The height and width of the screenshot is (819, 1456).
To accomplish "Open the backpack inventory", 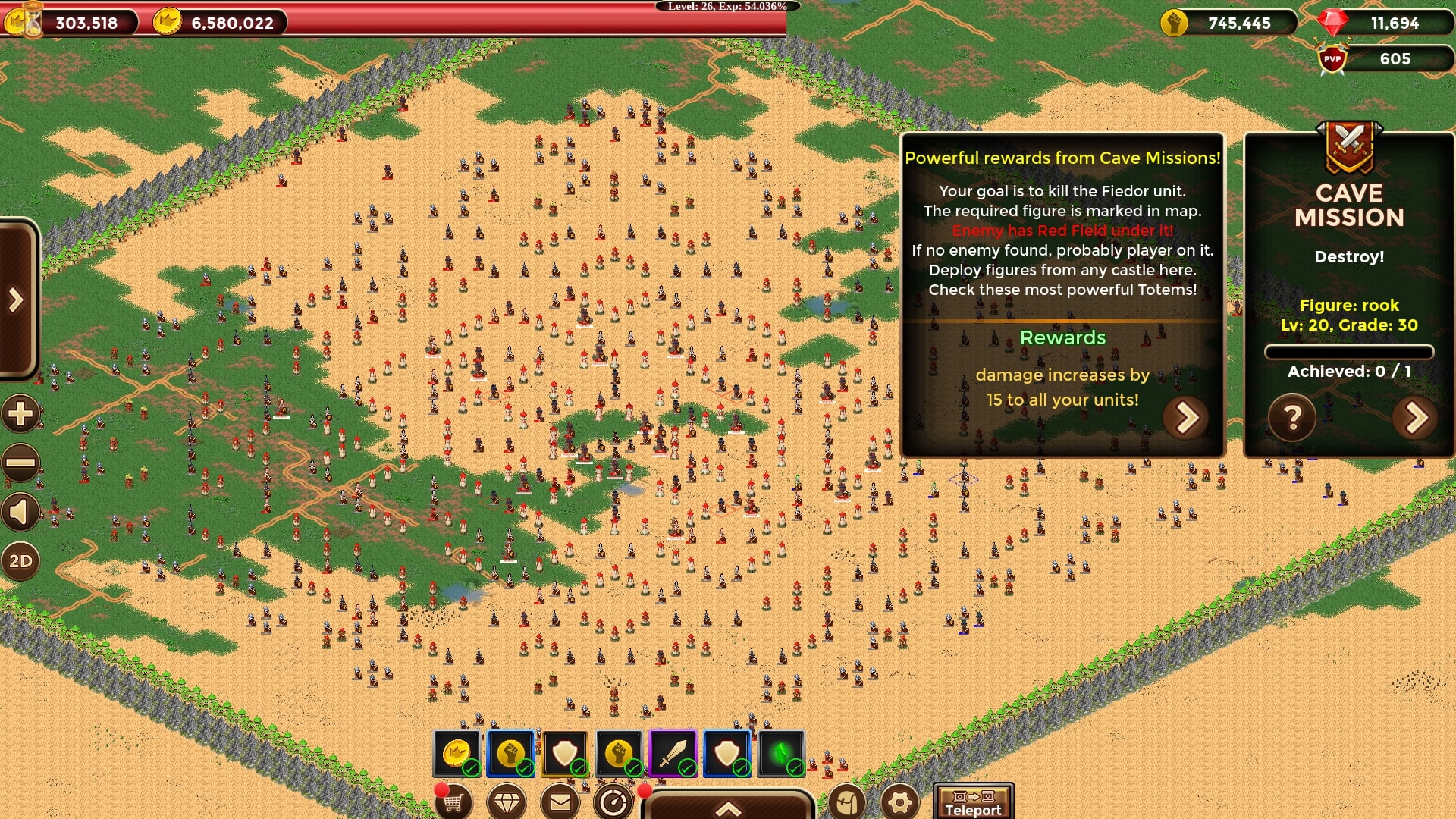I will click(x=846, y=802).
